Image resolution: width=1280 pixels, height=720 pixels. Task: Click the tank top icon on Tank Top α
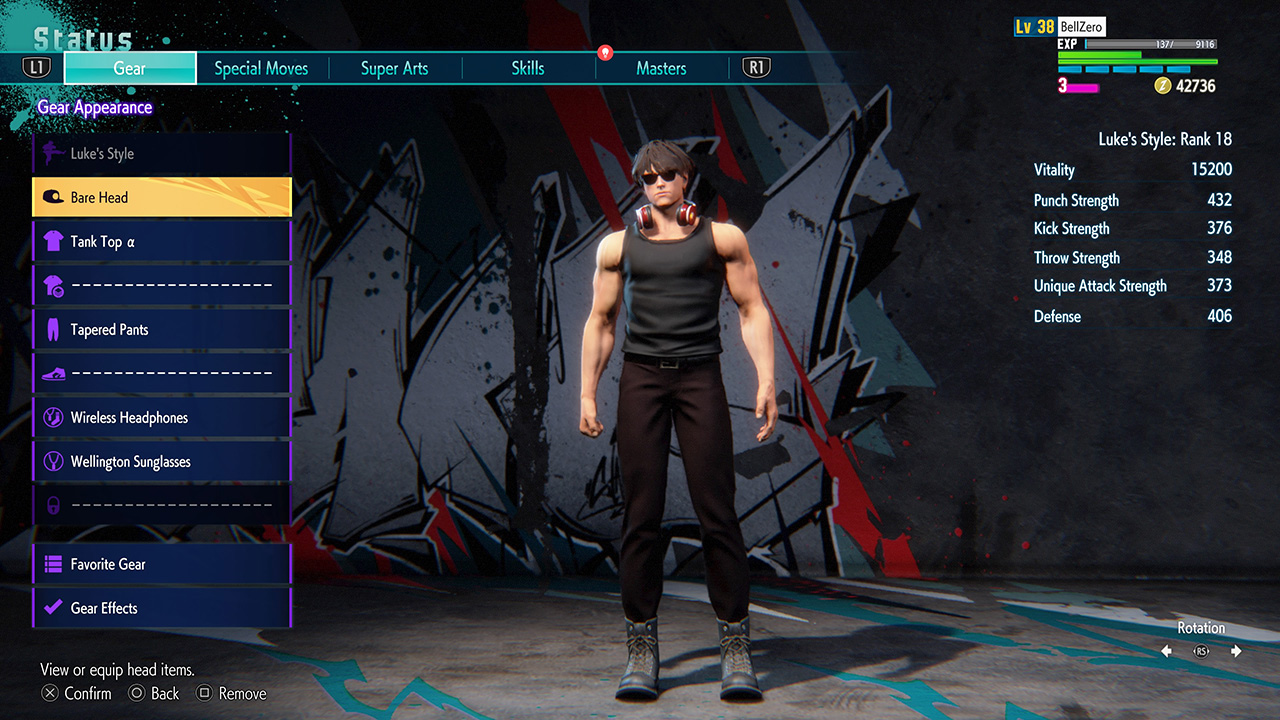(53, 241)
